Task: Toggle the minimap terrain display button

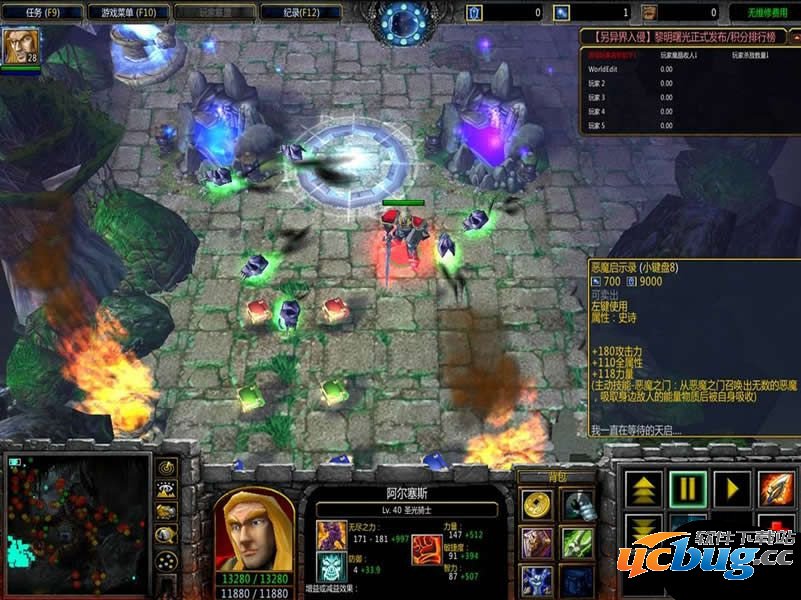Action: [x=166, y=490]
